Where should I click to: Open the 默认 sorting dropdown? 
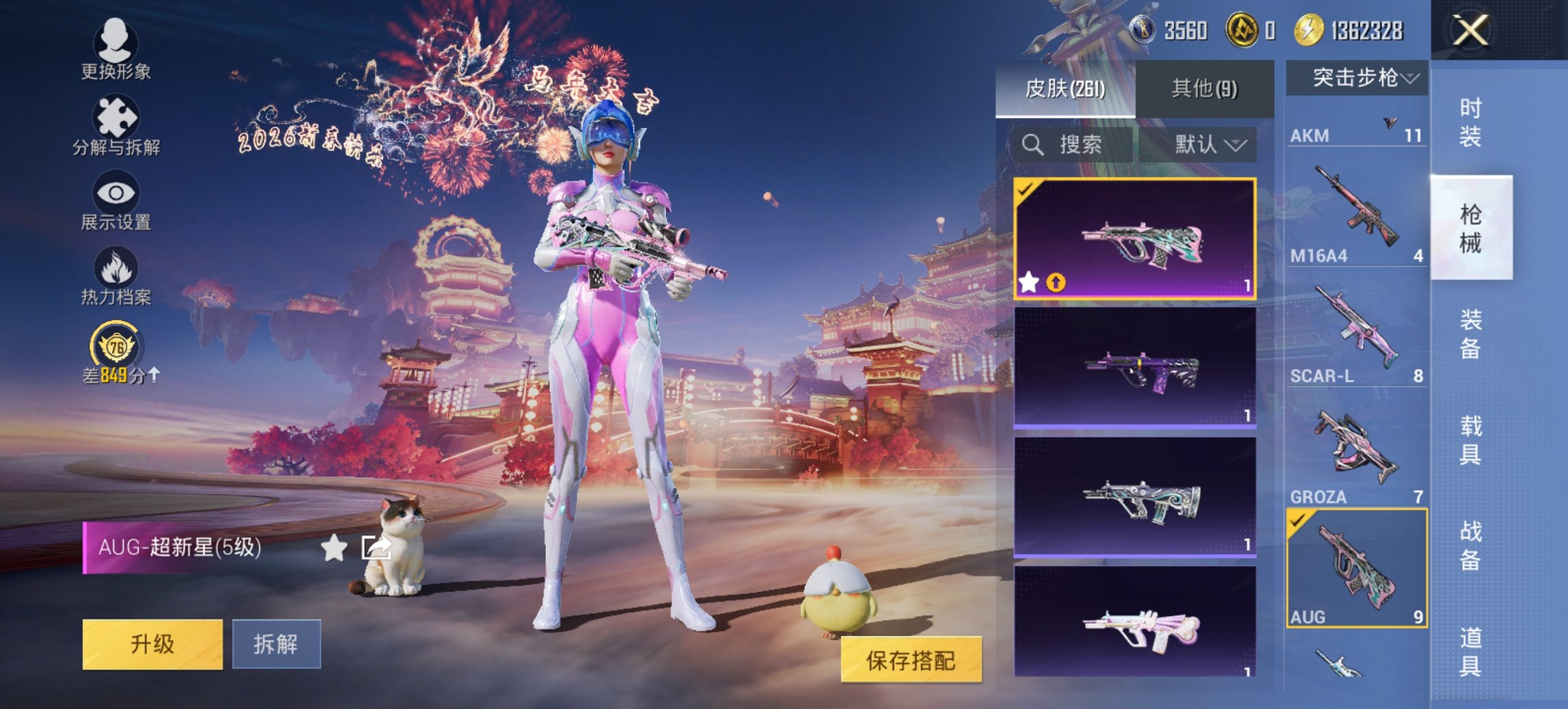[x=1207, y=145]
